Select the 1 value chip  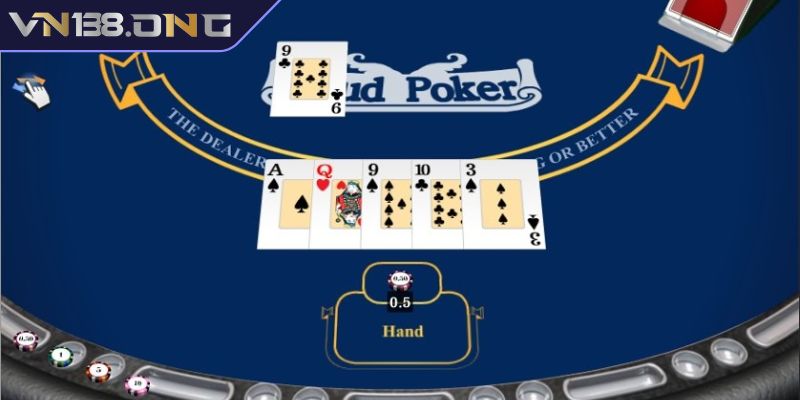[62, 354]
